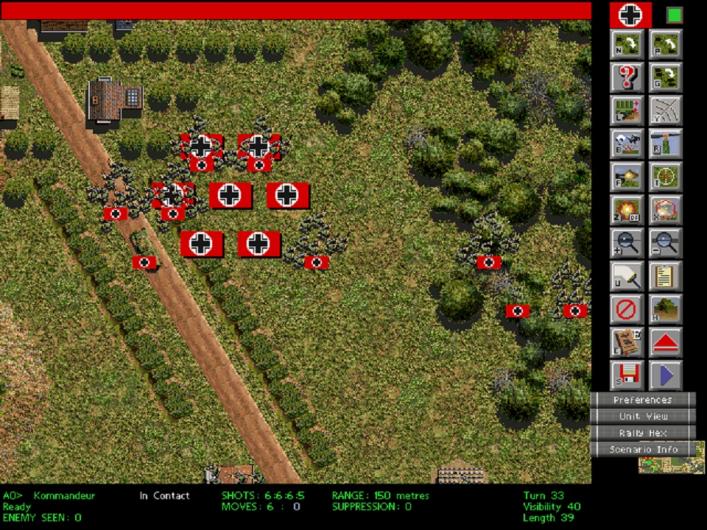Select the Rally Hex button

(642, 433)
